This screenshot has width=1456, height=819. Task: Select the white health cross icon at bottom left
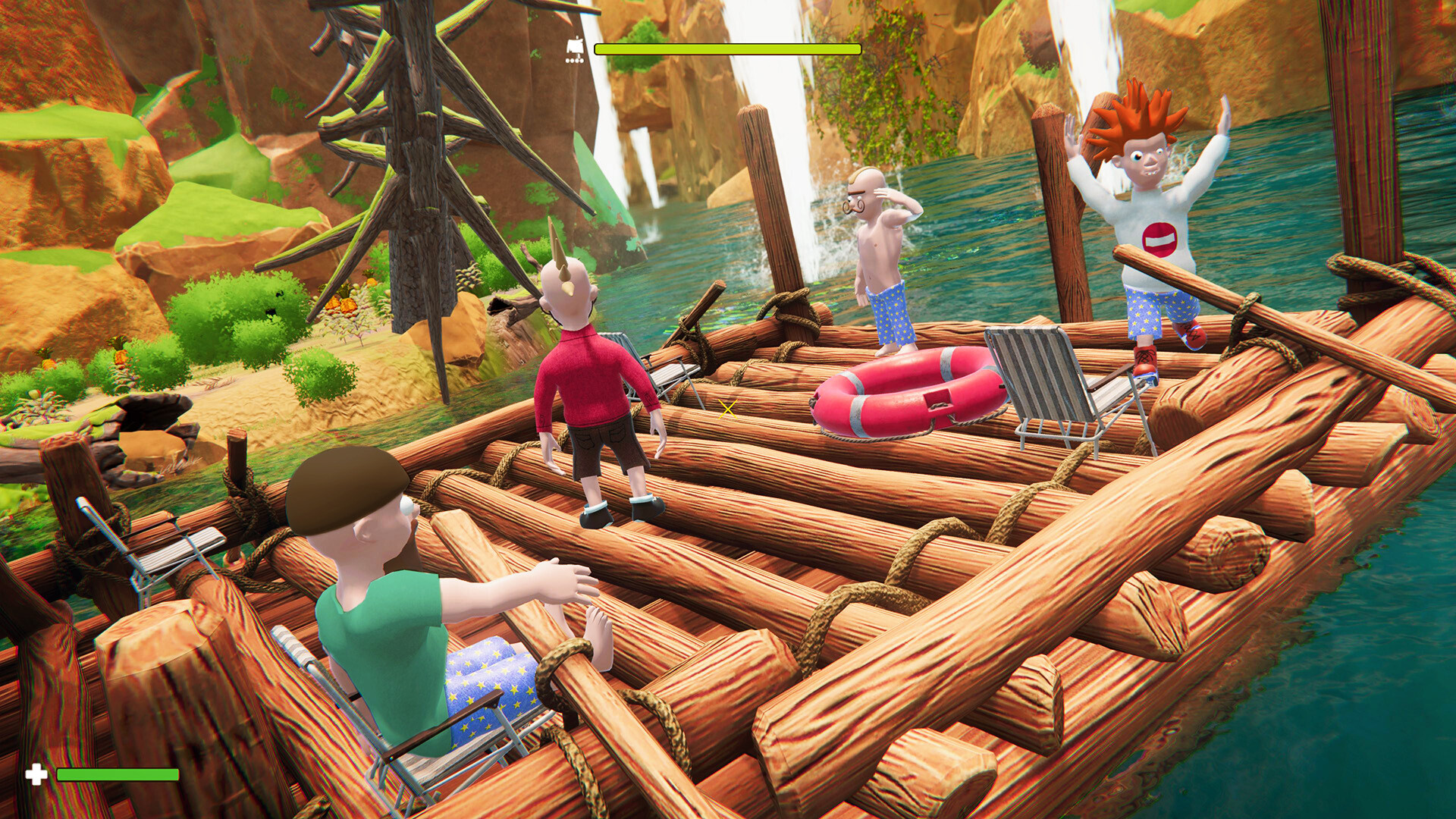tap(36, 774)
